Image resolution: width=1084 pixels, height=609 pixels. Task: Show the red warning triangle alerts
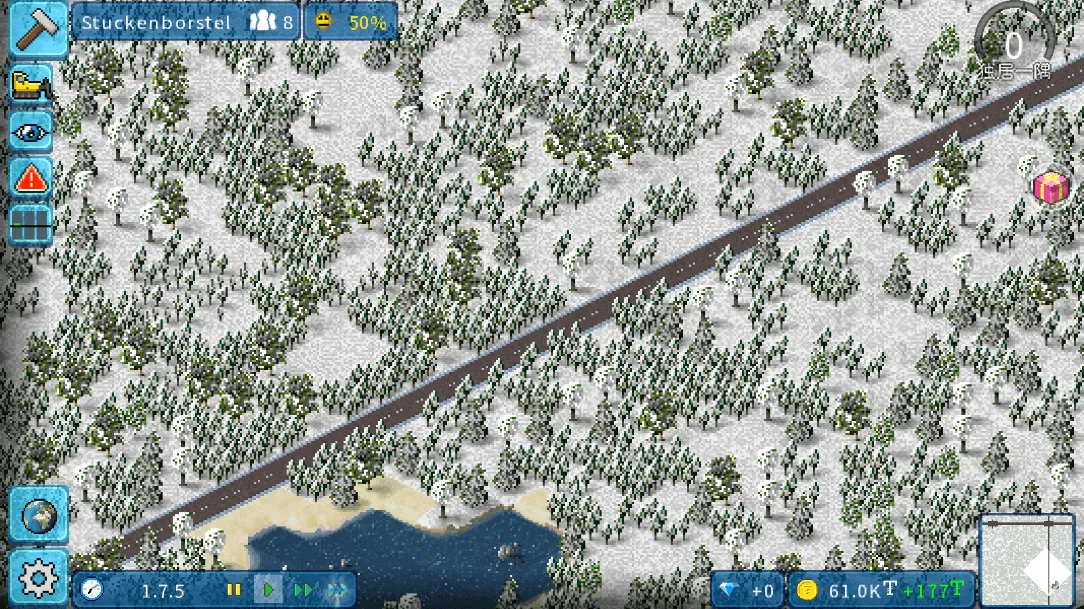click(31, 178)
